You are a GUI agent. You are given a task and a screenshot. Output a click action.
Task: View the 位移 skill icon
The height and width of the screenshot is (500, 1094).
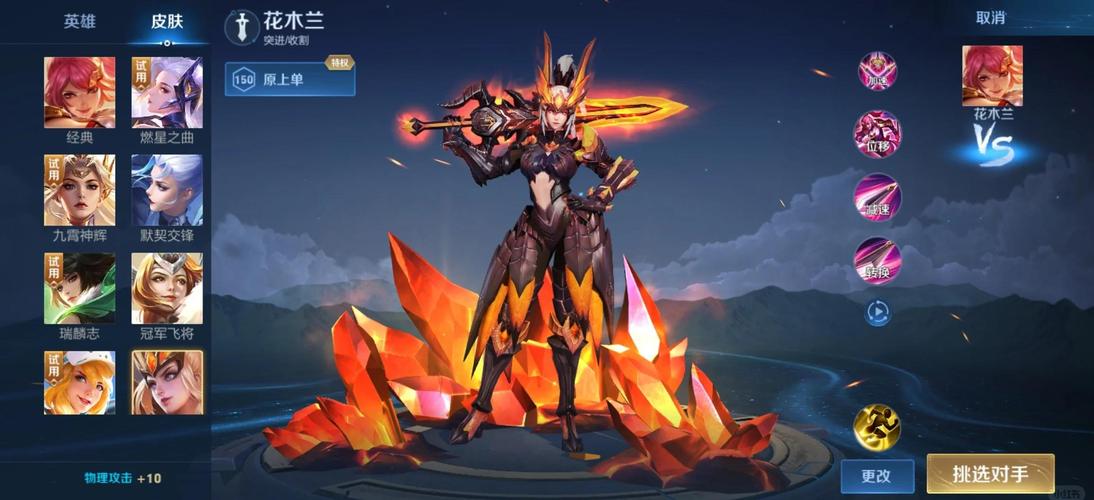(x=877, y=134)
